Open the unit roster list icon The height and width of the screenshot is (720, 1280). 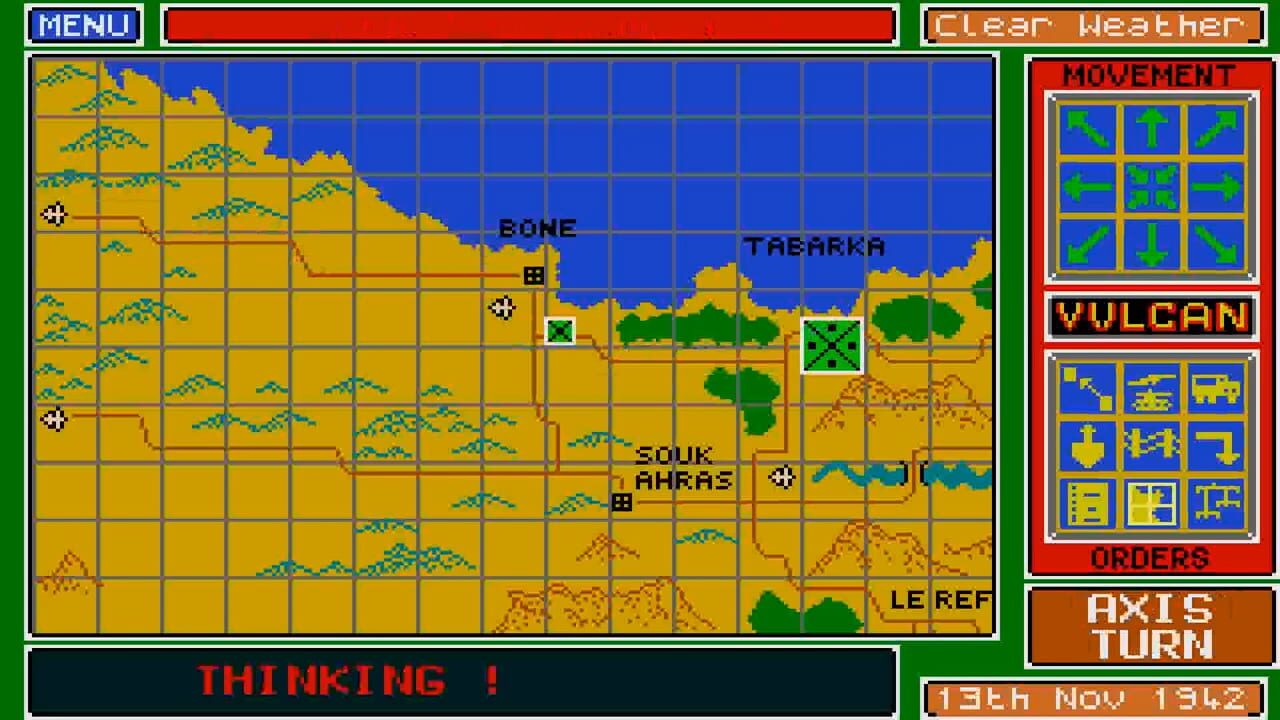pos(1090,503)
